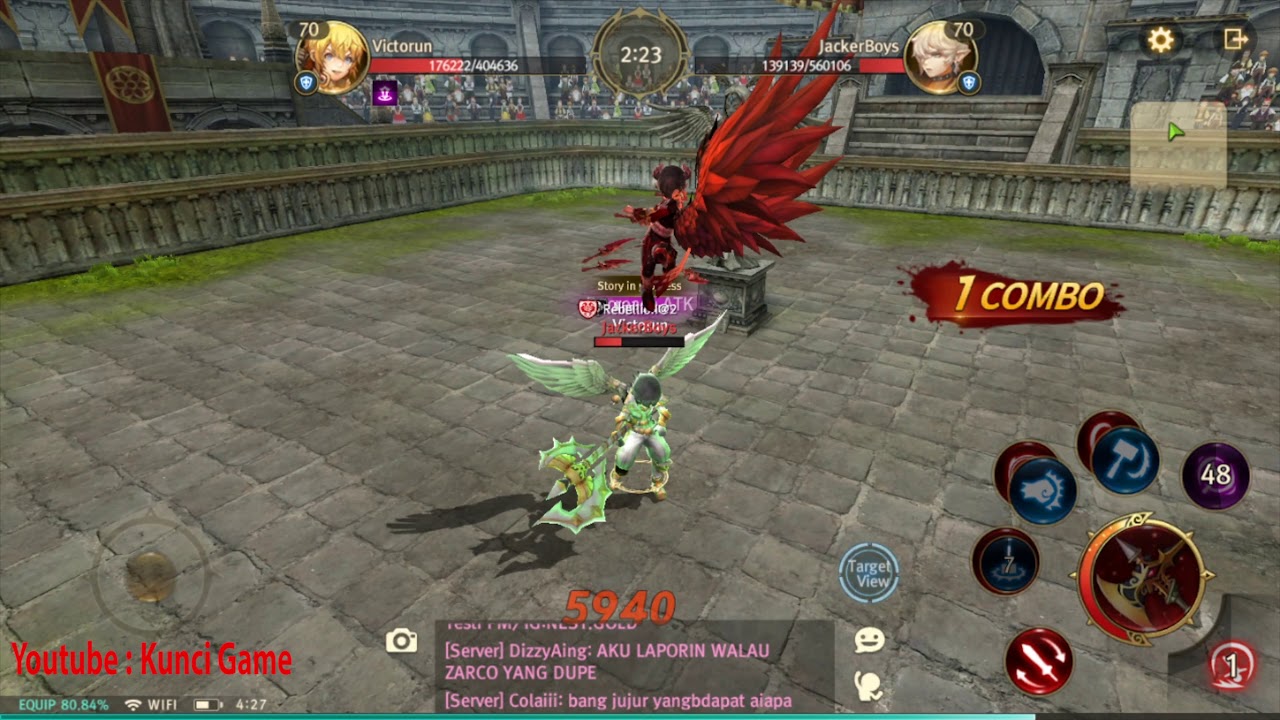Open the emoji chat bubble
The height and width of the screenshot is (720, 1280).
[x=869, y=641]
